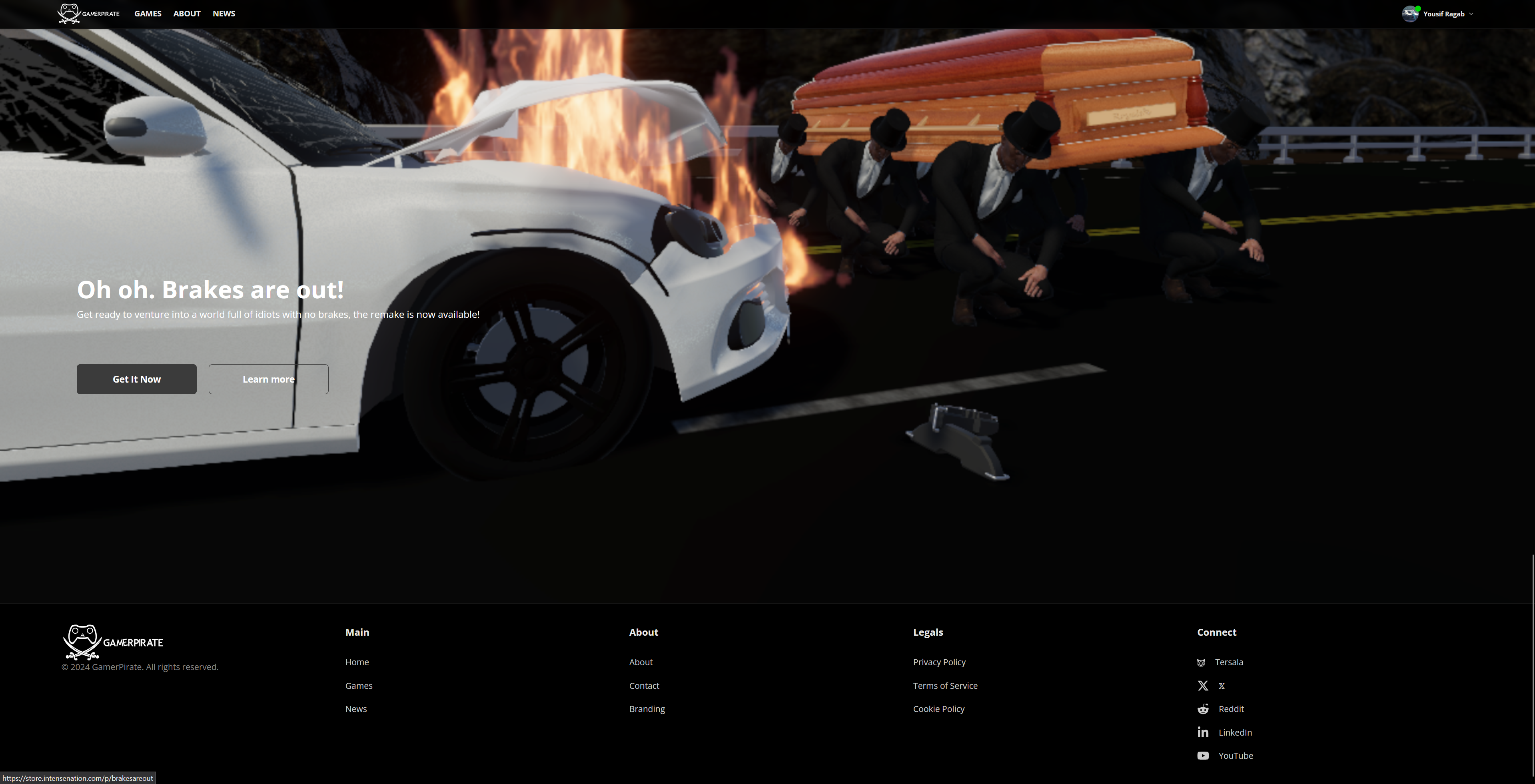1535x784 pixels.
Task: Open the Privacy Policy page
Action: 939,662
